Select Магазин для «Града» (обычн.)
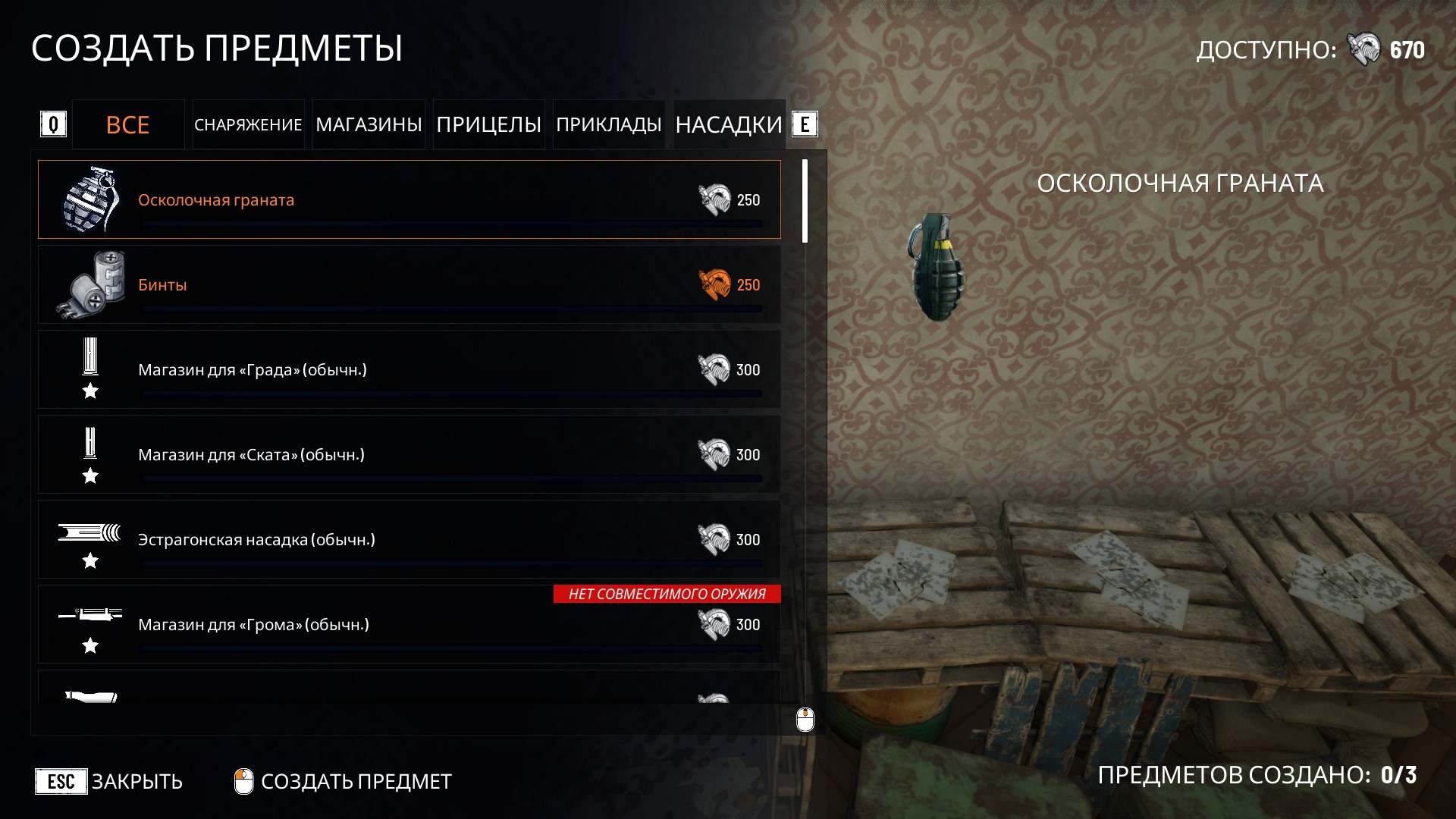 [409, 369]
